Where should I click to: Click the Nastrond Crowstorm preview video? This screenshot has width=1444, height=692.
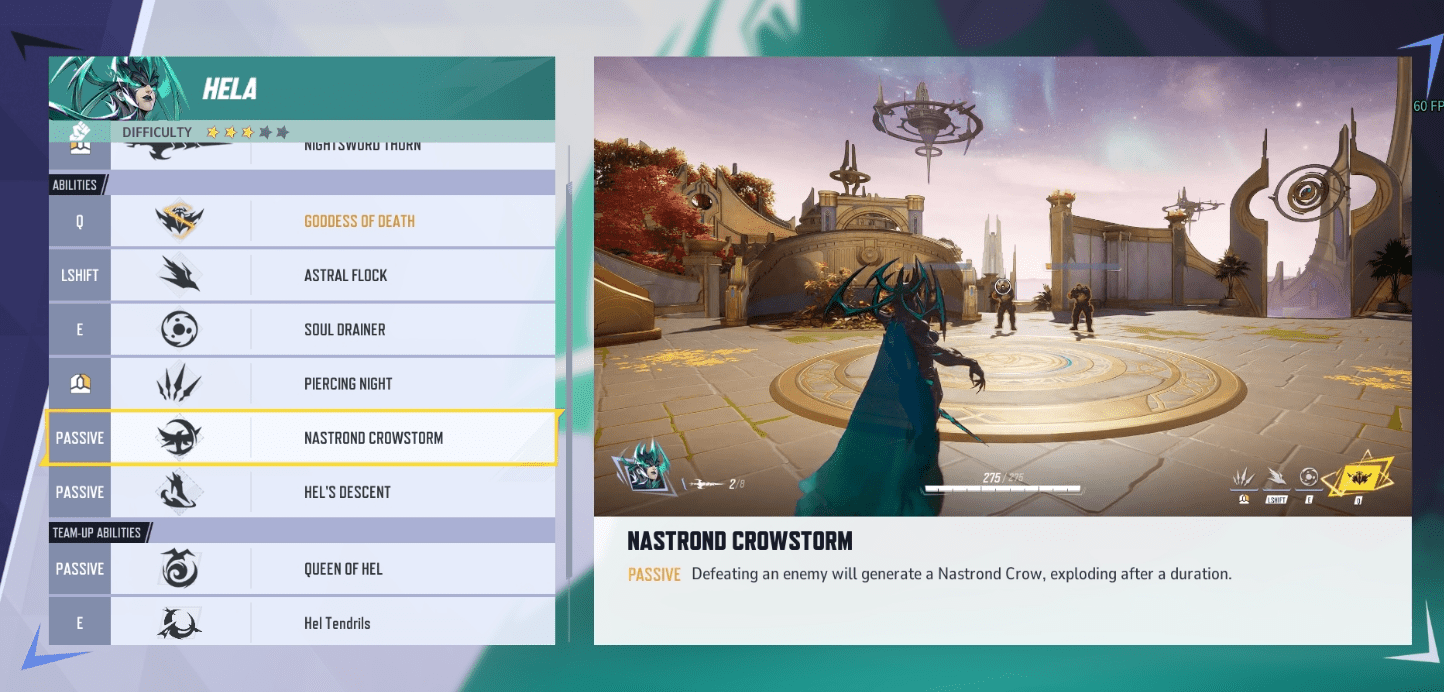[1002, 286]
